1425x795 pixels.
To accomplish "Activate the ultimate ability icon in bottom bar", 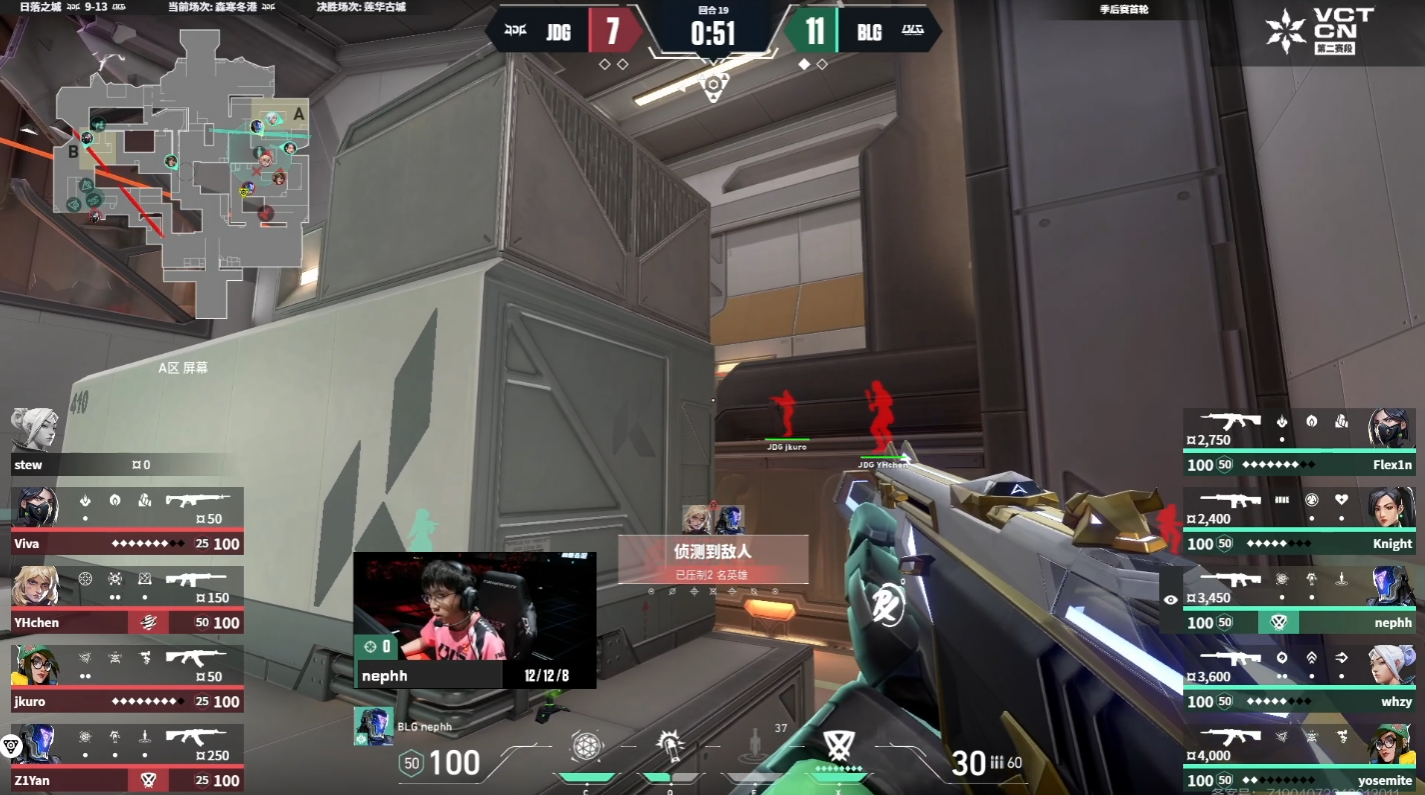I will click(x=837, y=746).
